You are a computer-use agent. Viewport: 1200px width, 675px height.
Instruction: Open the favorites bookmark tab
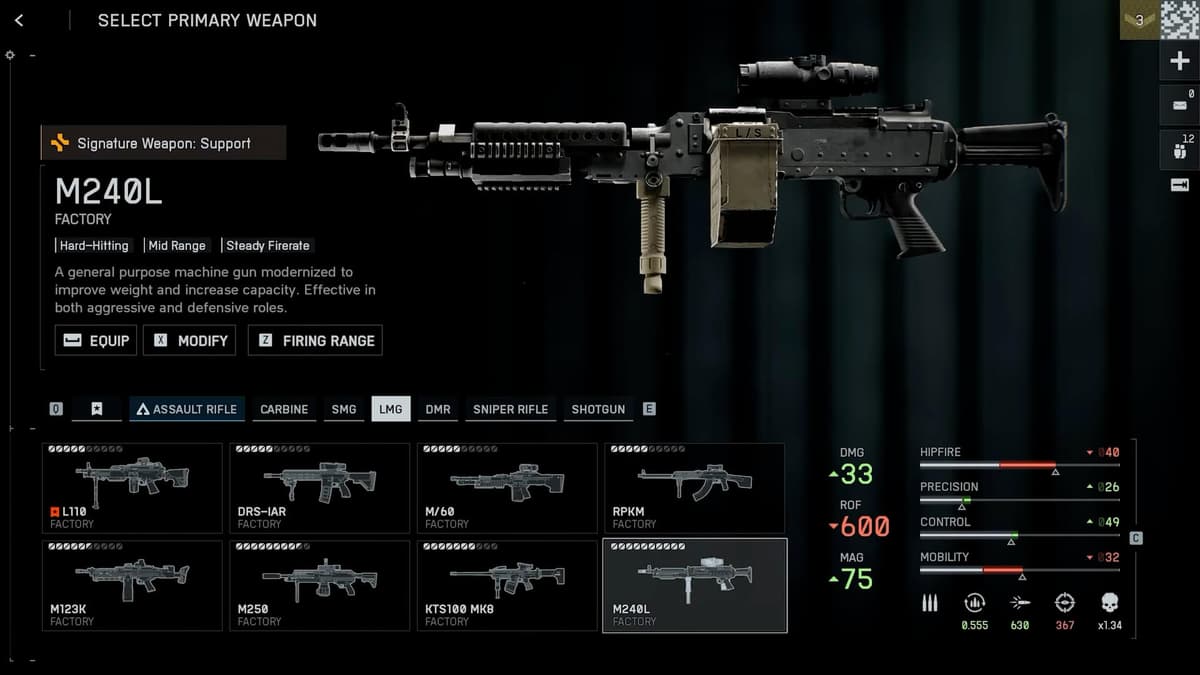(96, 409)
